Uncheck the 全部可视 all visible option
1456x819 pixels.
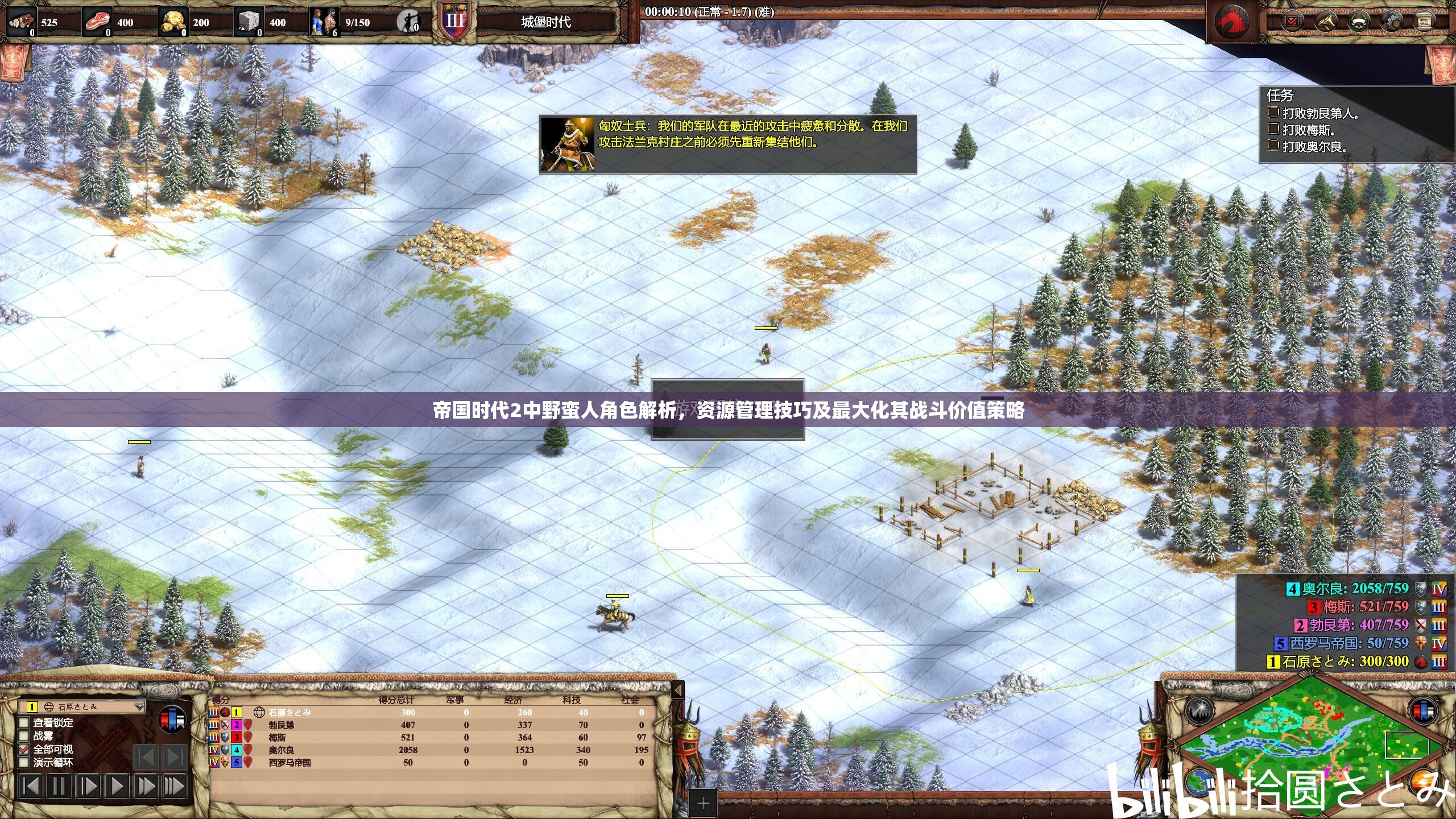[24, 749]
